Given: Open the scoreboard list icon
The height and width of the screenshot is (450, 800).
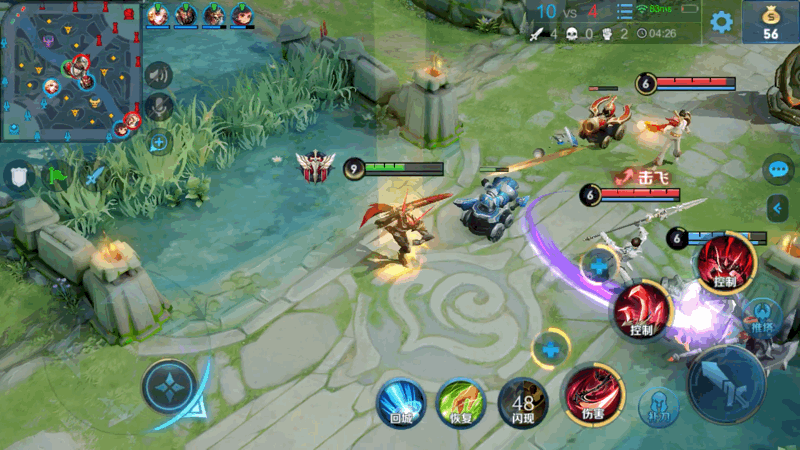Looking at the screenshot, I should pos(625,12).
